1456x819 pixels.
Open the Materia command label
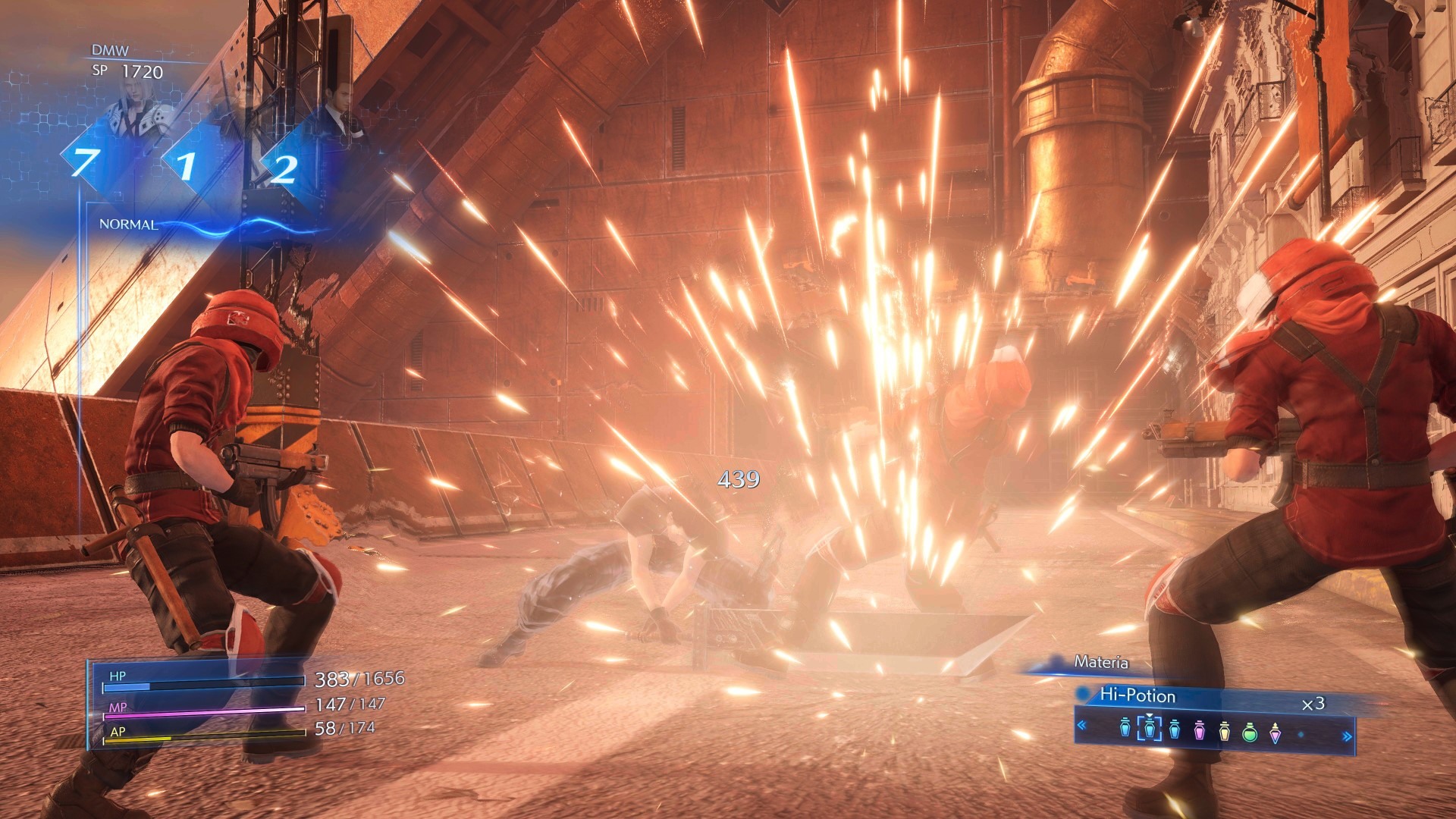point(1101,662)
